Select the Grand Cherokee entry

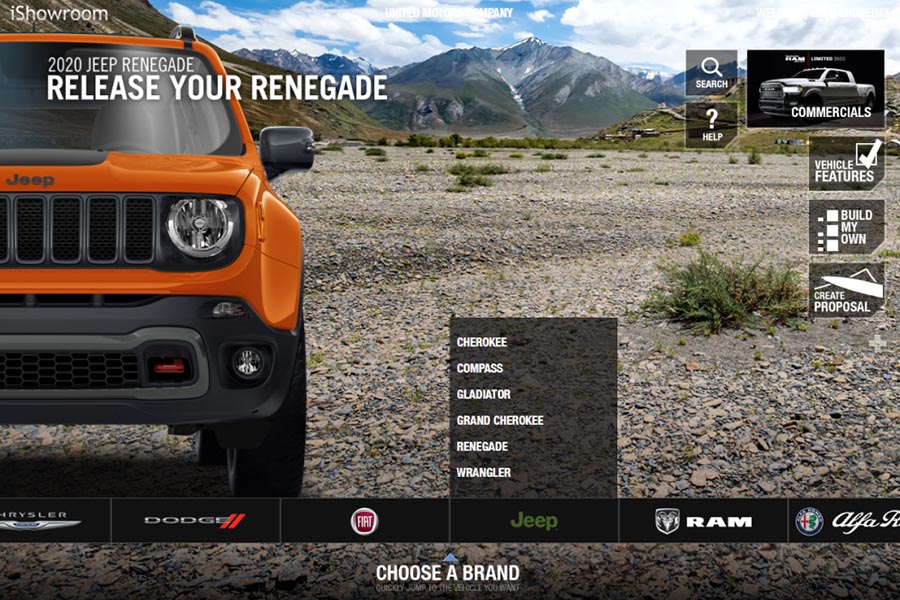point(500,420)
